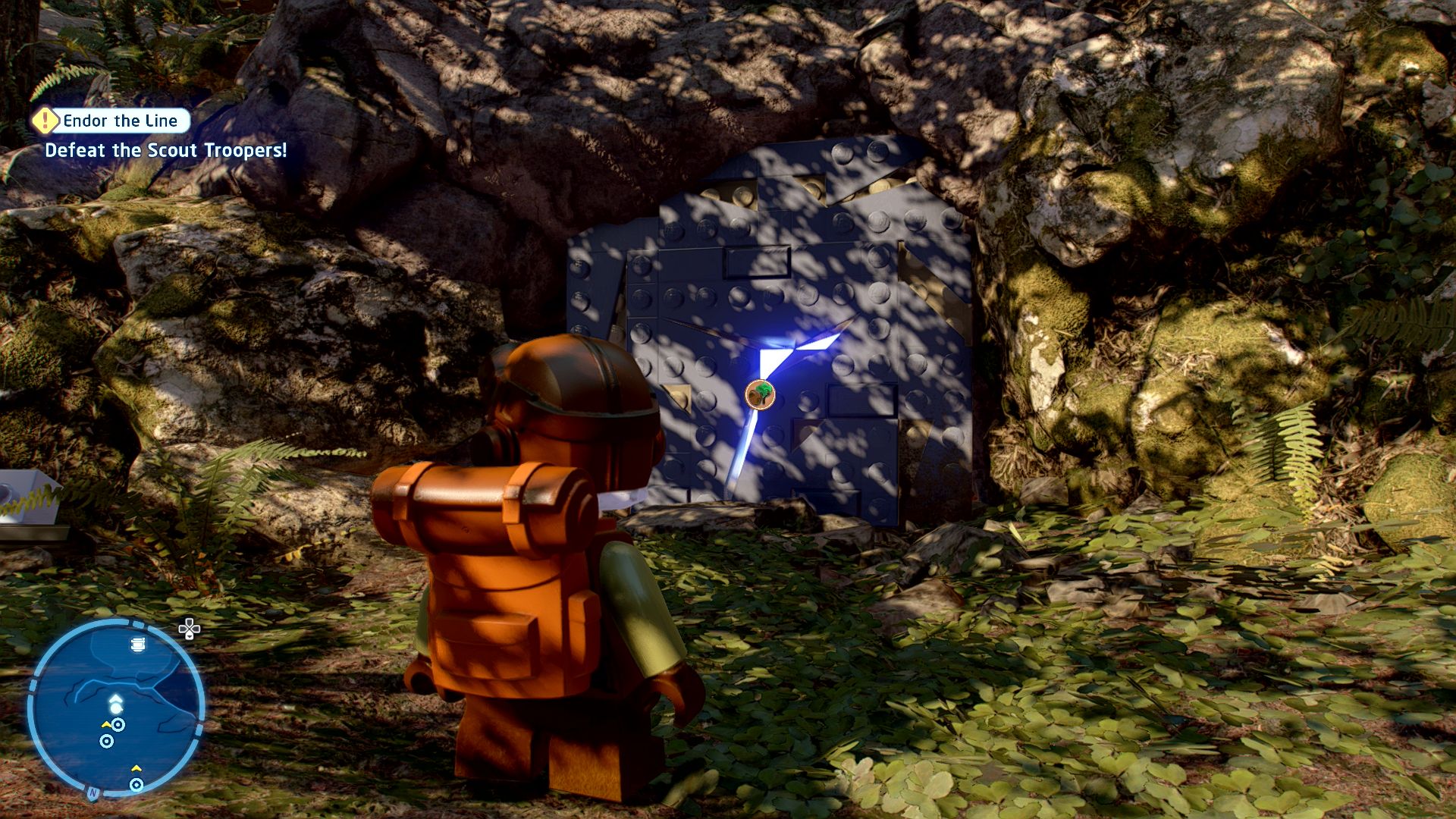
Task: Select the round scavenger ability marker on door
Action: point(760,394)
